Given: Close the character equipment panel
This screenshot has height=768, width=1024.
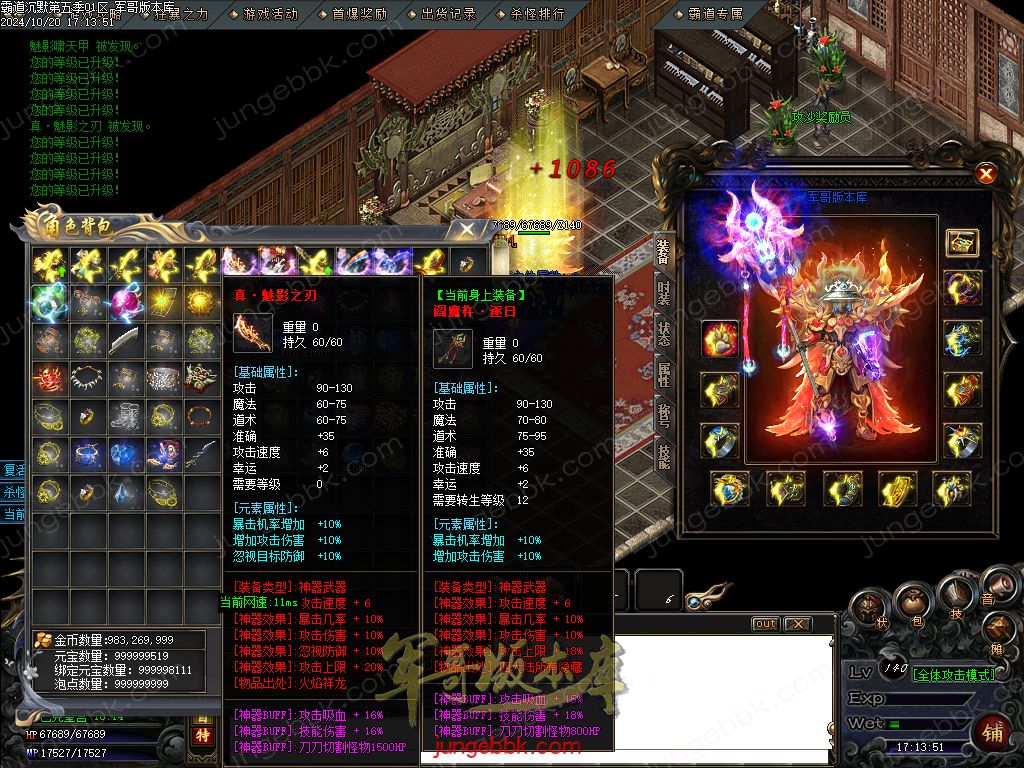Looking at the screenshot, I should coord(986,174).
